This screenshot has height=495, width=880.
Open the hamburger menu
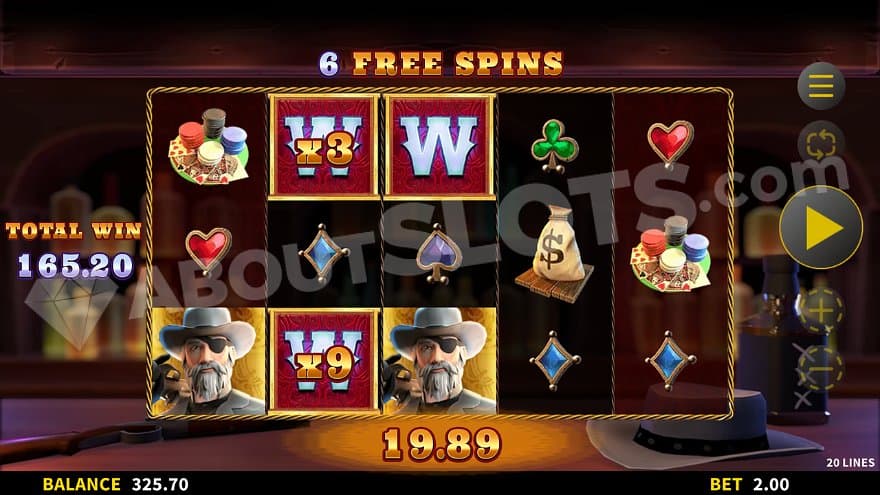[x=821, y=86]
